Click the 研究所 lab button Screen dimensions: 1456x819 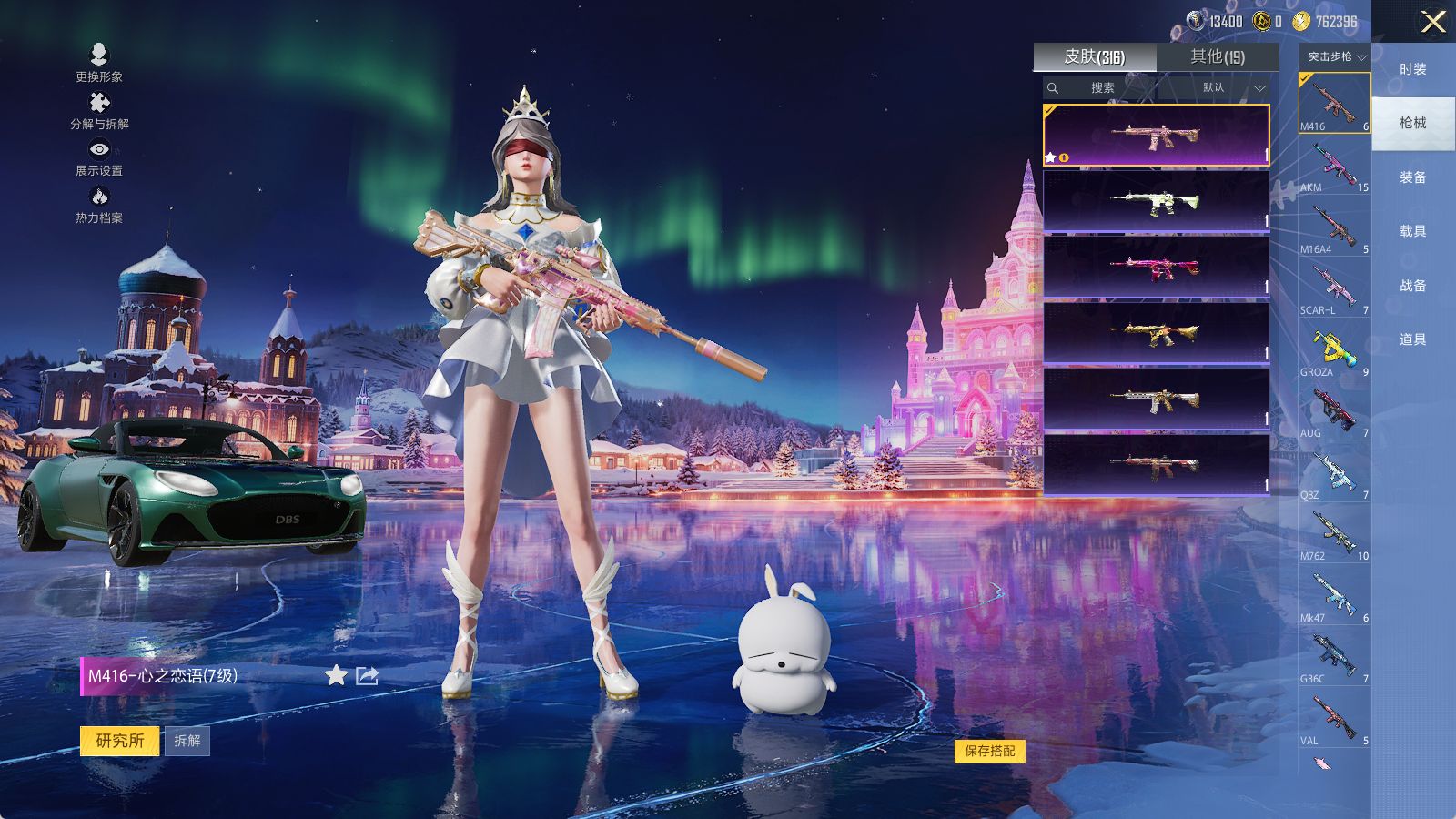point(120,741)
